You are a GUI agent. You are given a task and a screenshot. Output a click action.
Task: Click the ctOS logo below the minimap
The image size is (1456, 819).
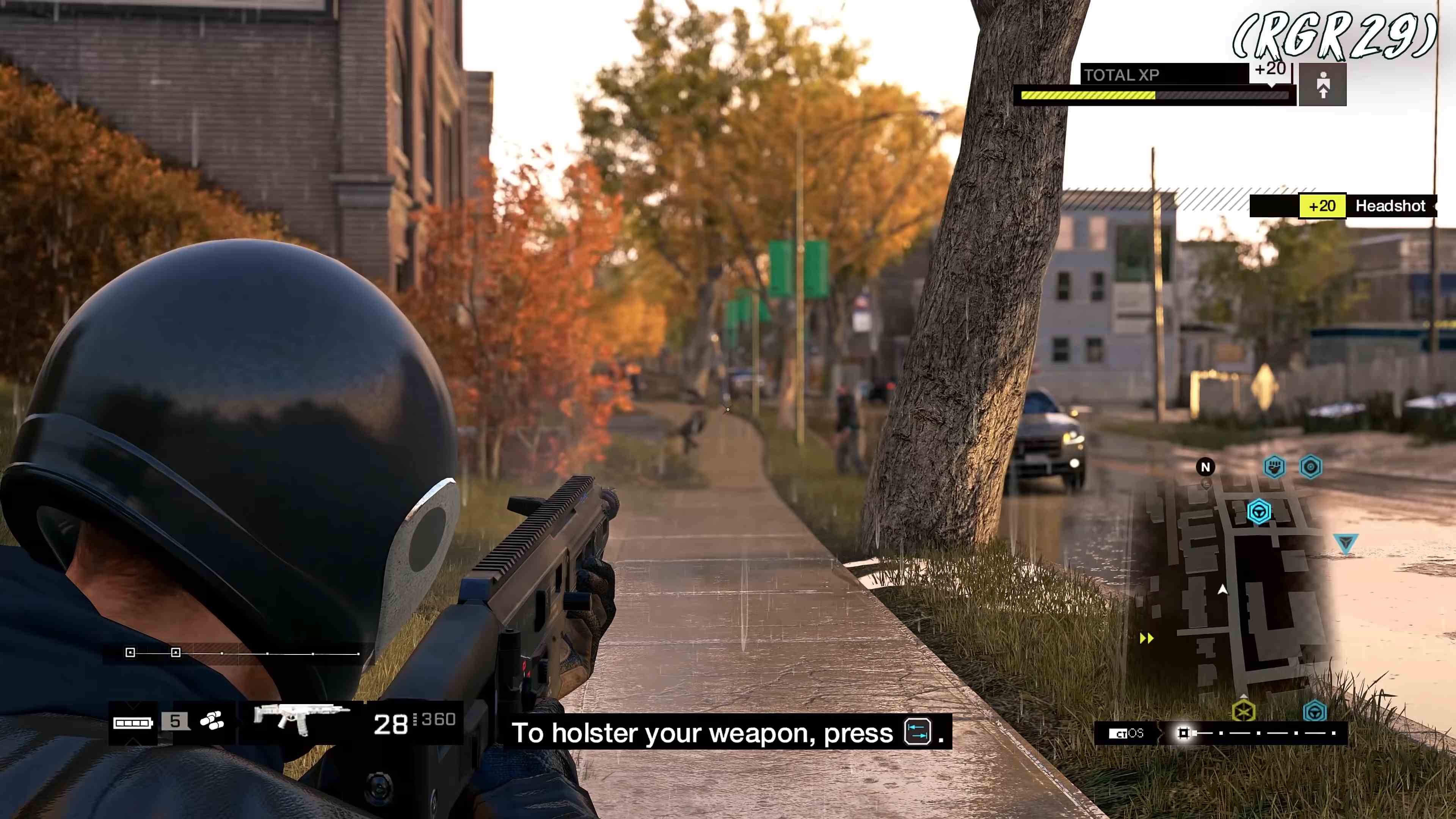click(1127, 734)
